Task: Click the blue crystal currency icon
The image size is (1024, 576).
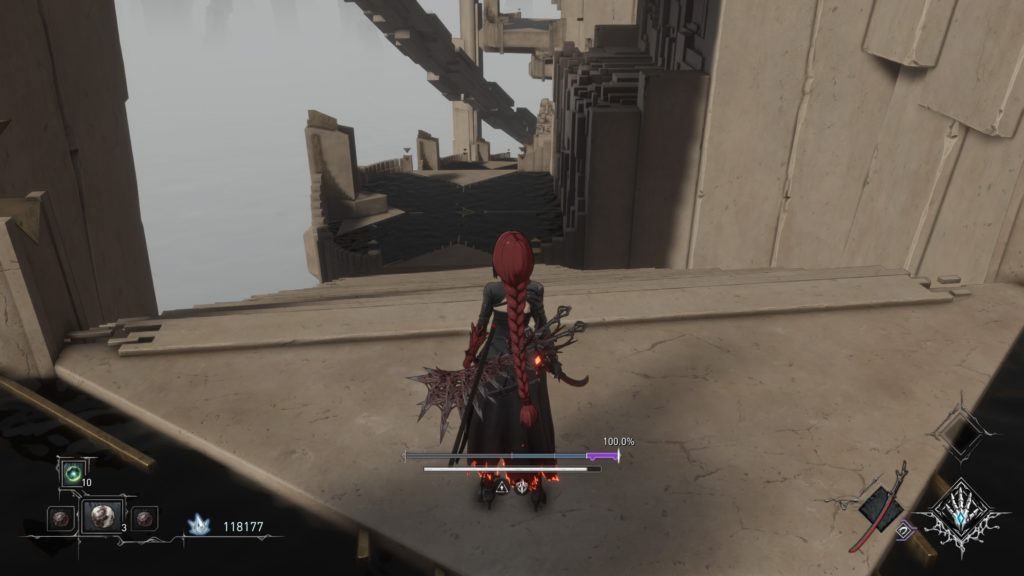Action: coord(200,524)
